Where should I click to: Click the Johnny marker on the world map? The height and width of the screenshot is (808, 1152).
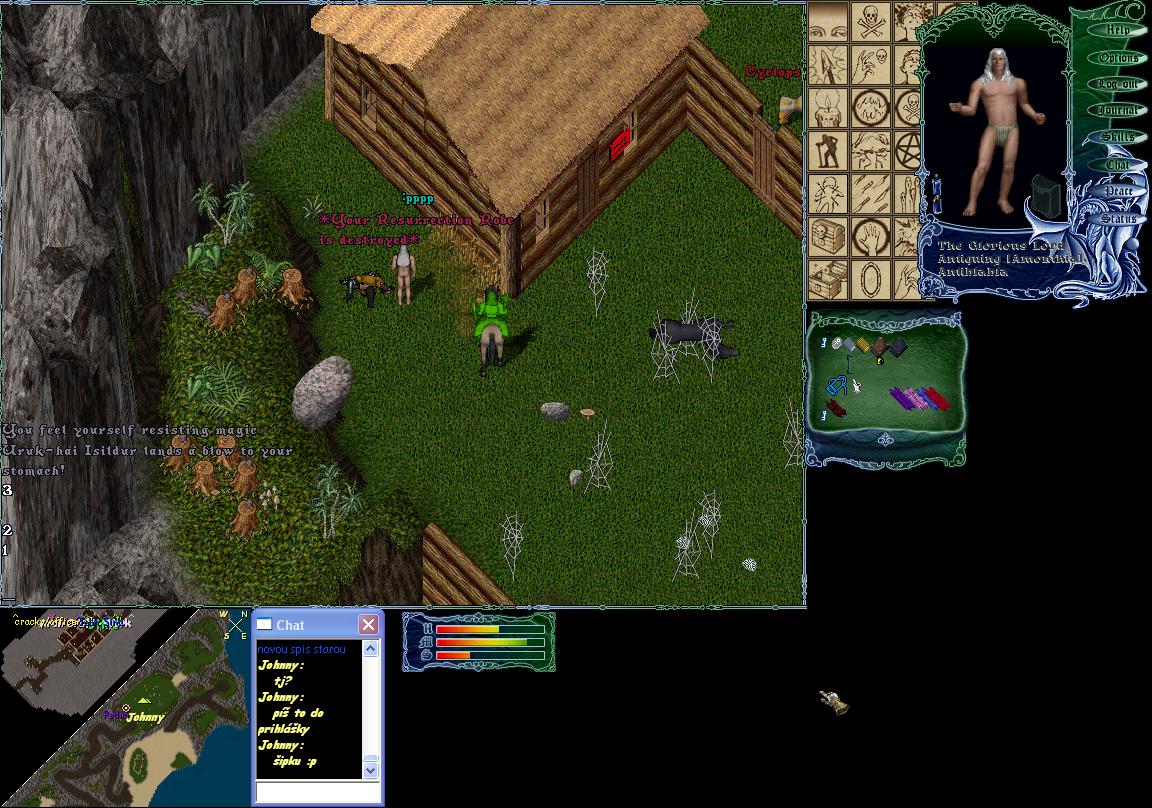coord(145,717)
